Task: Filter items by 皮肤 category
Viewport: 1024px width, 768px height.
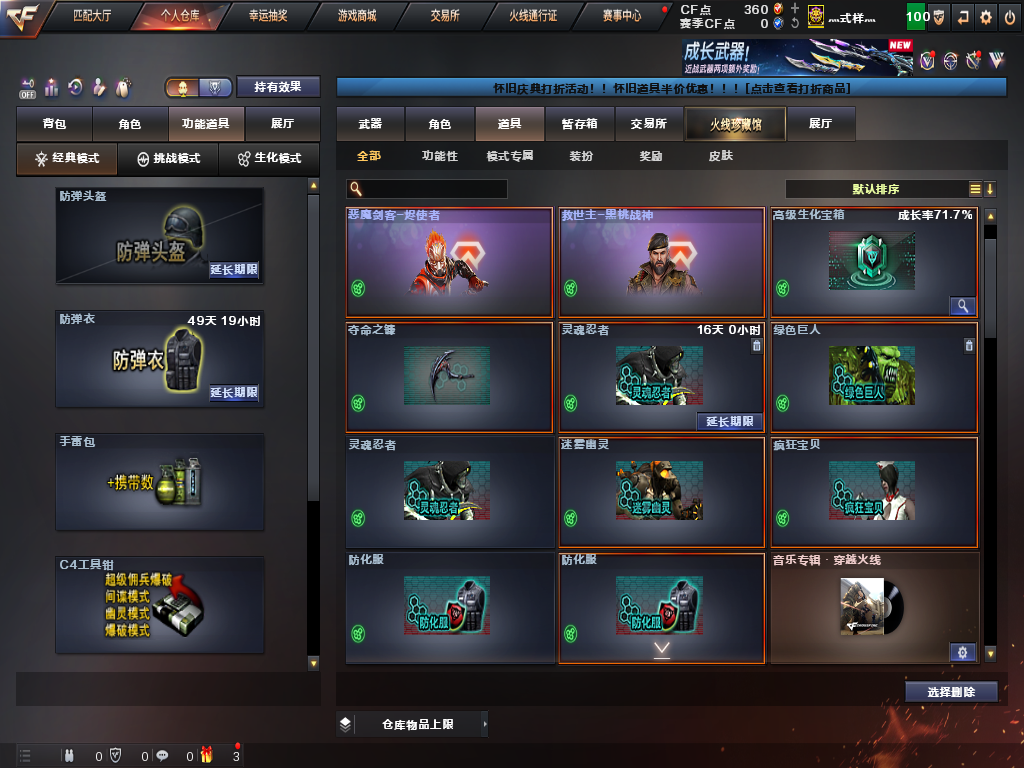Action: [720, 156]
